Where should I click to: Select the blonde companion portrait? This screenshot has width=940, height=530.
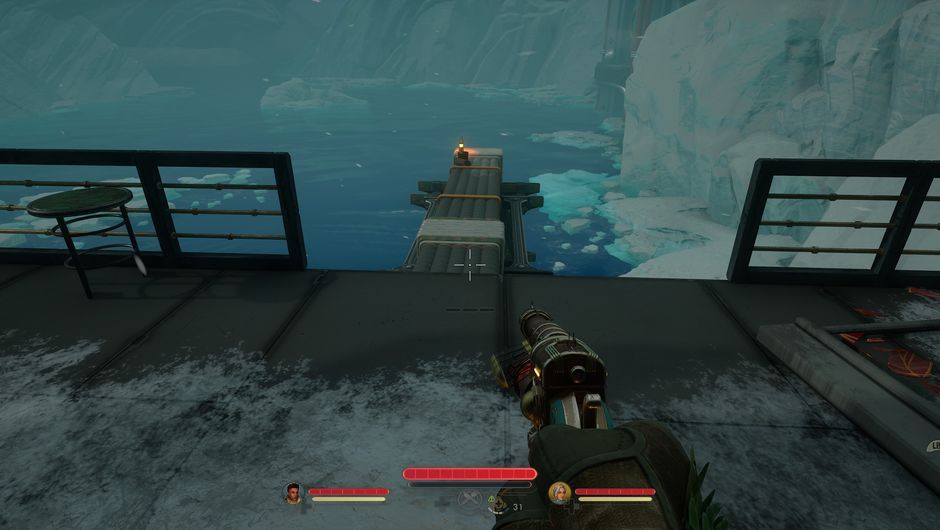(x=560, y=492)
